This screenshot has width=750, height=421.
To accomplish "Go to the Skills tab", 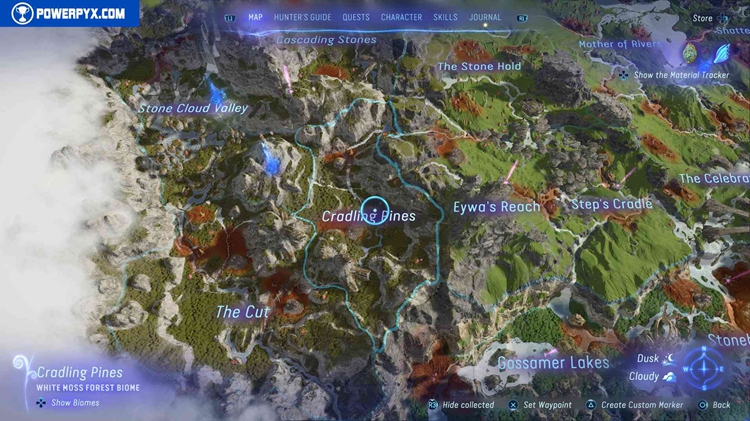I will pos(446,17).
